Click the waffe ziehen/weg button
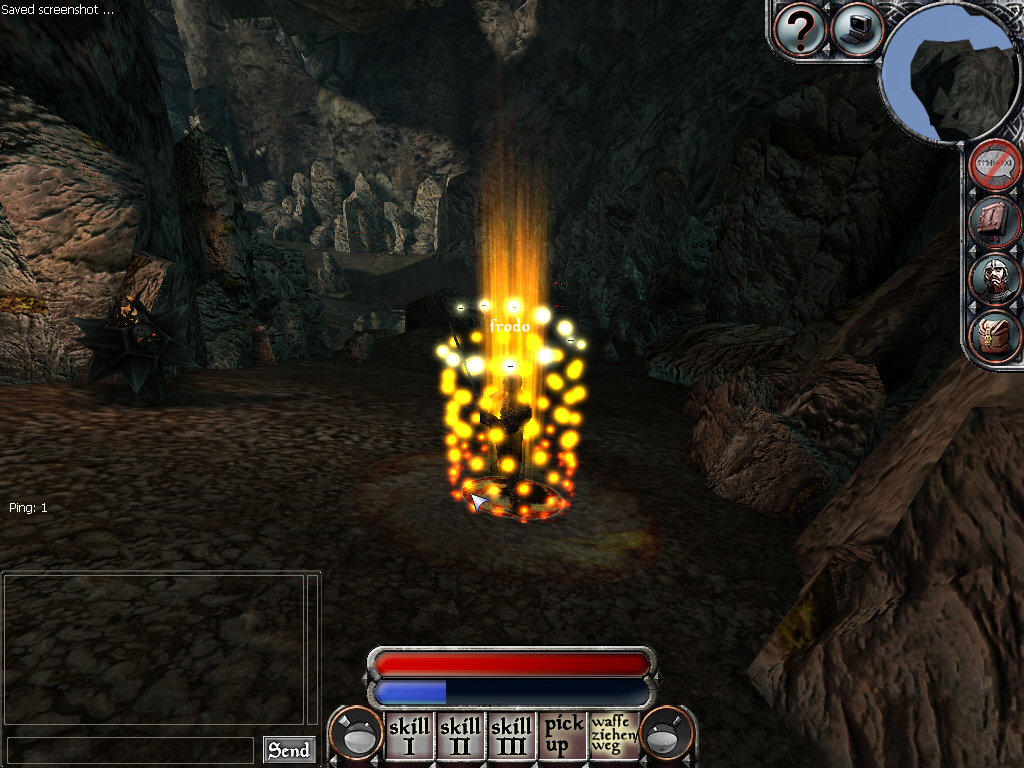 pos(613,735)
